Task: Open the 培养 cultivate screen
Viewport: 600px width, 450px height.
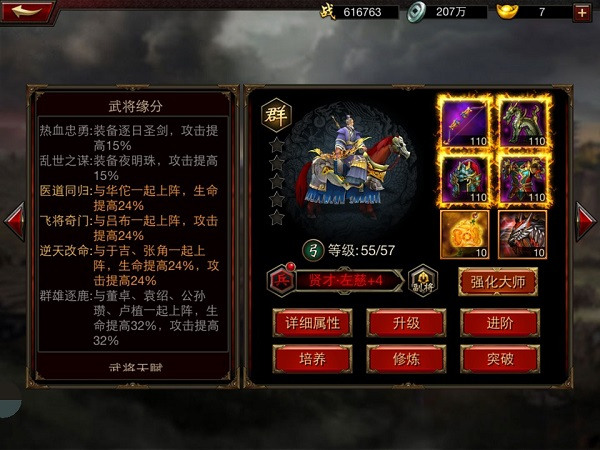Action: (x=312, y=358)
